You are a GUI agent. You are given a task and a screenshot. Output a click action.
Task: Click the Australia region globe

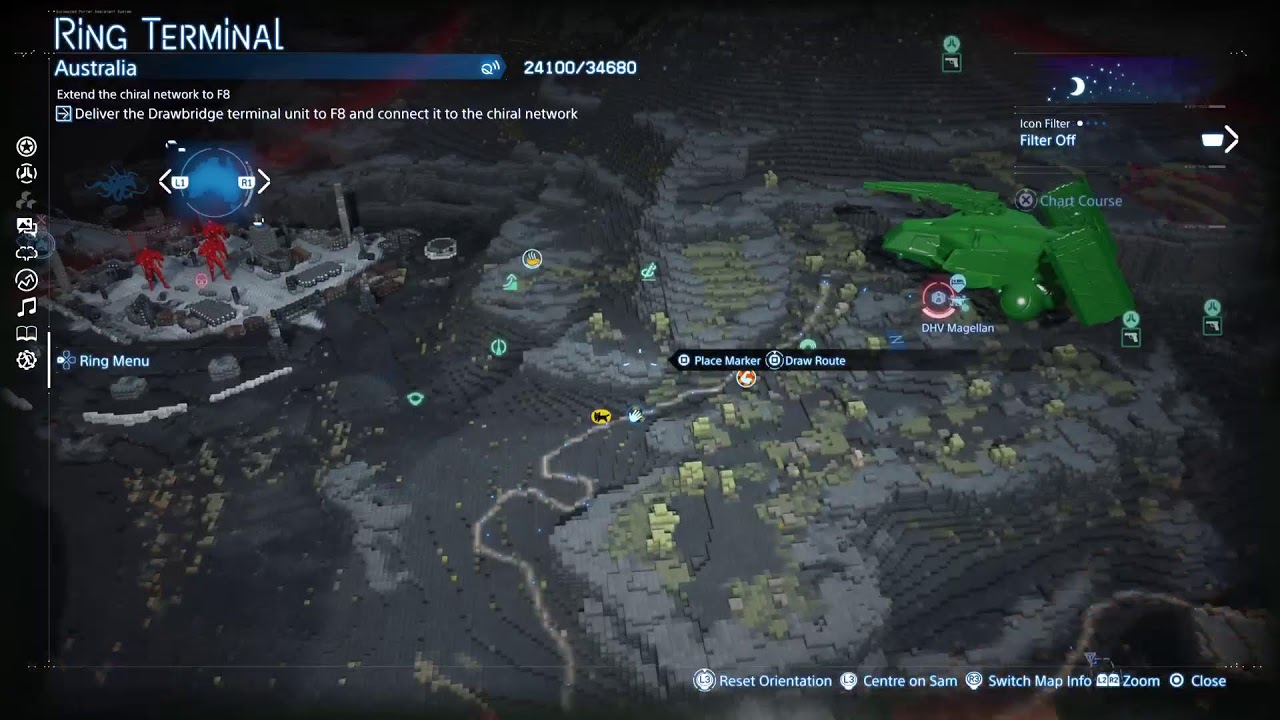coord(214,182)
